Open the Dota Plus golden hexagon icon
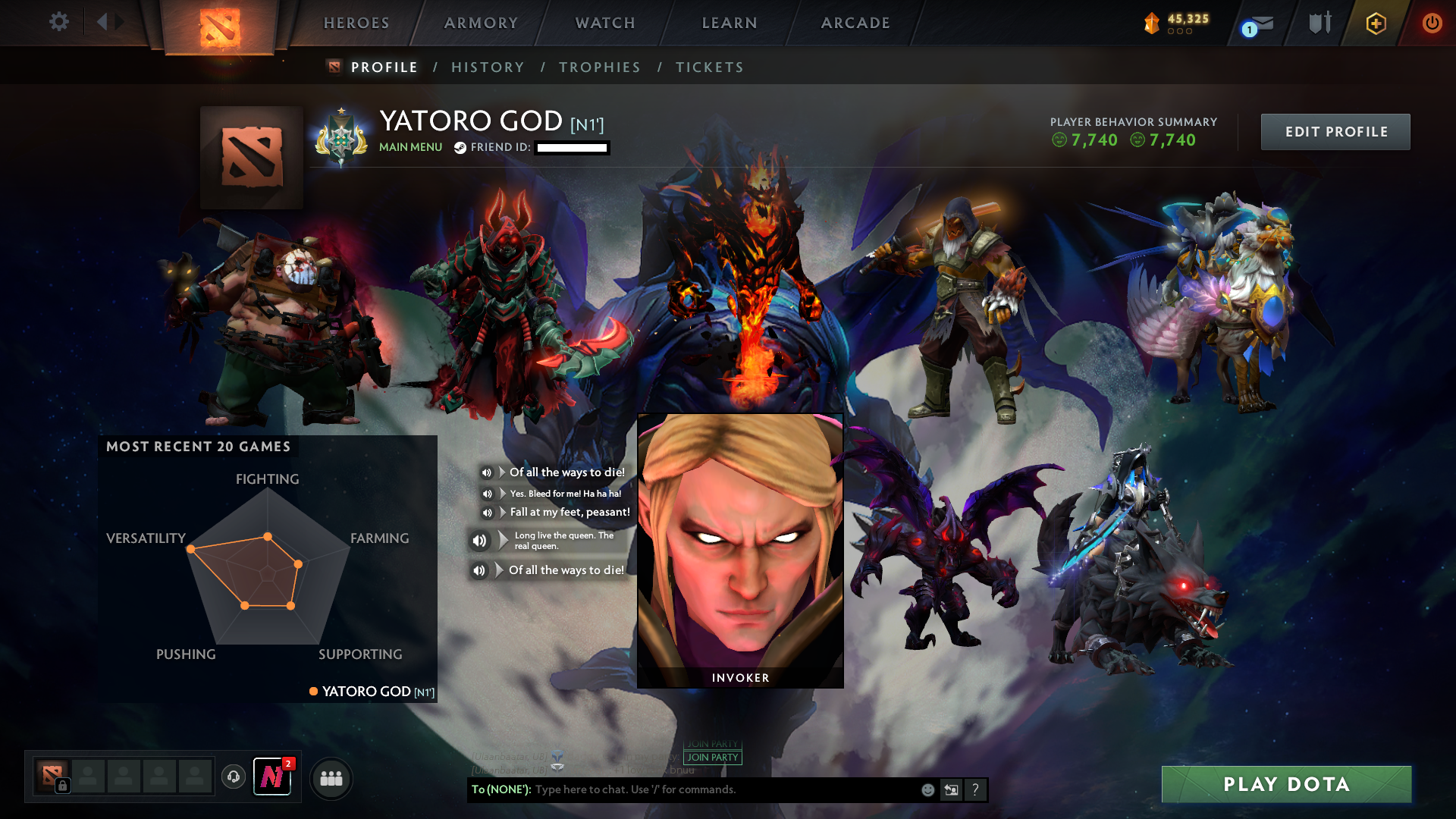 click(1375, 23)
